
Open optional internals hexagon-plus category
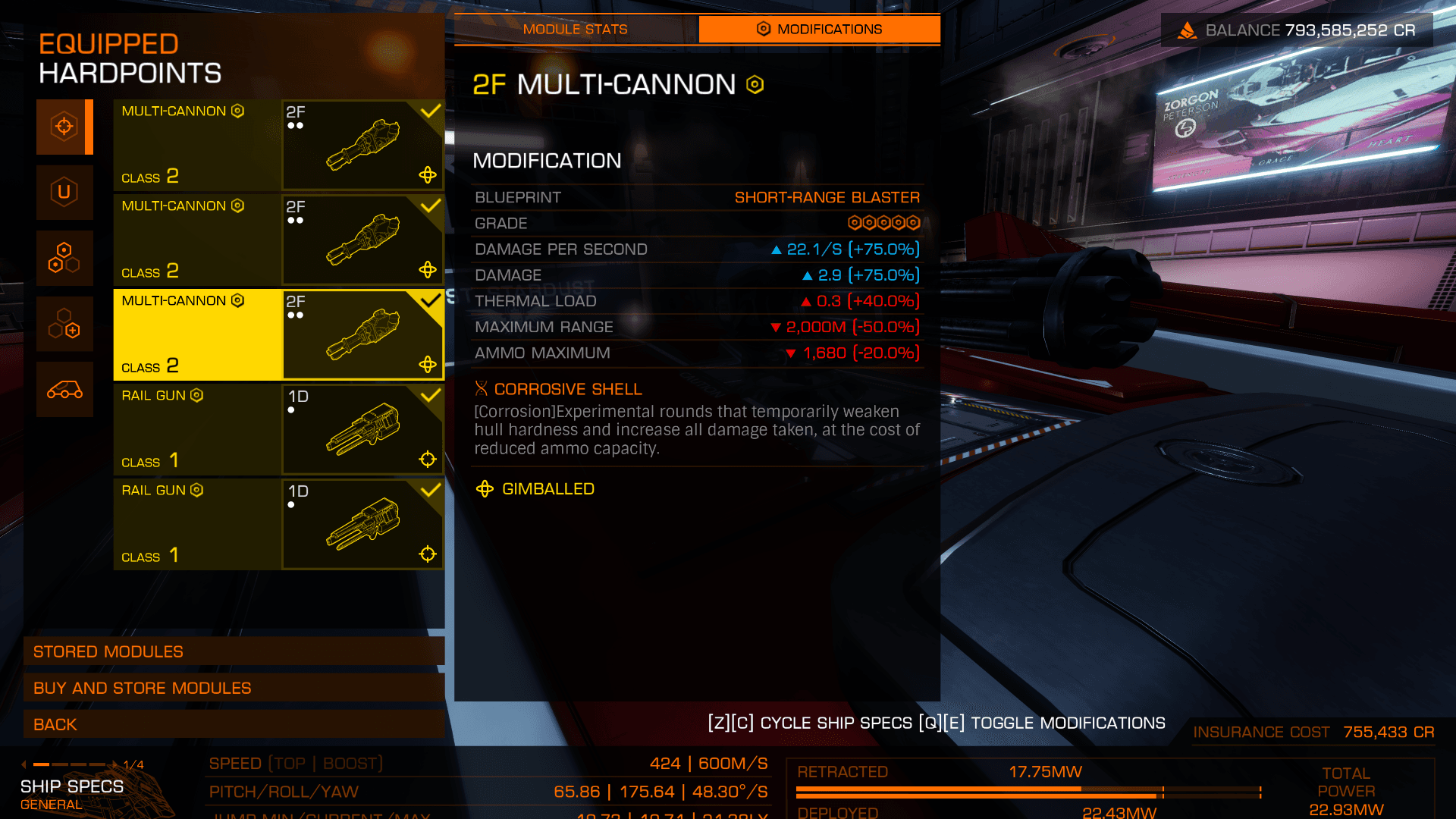[x=64, y=324]
